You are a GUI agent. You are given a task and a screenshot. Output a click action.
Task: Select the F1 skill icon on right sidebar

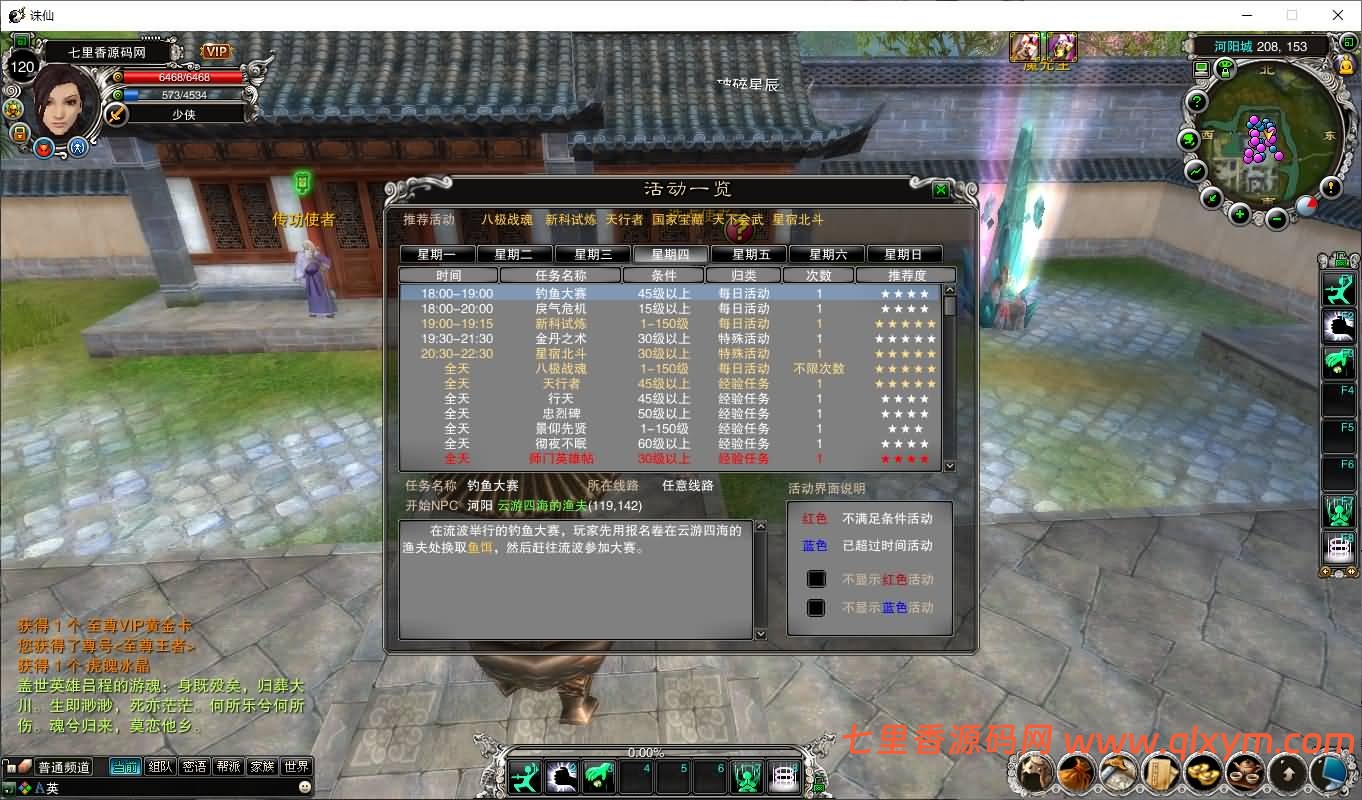[x=1340, y=288]
